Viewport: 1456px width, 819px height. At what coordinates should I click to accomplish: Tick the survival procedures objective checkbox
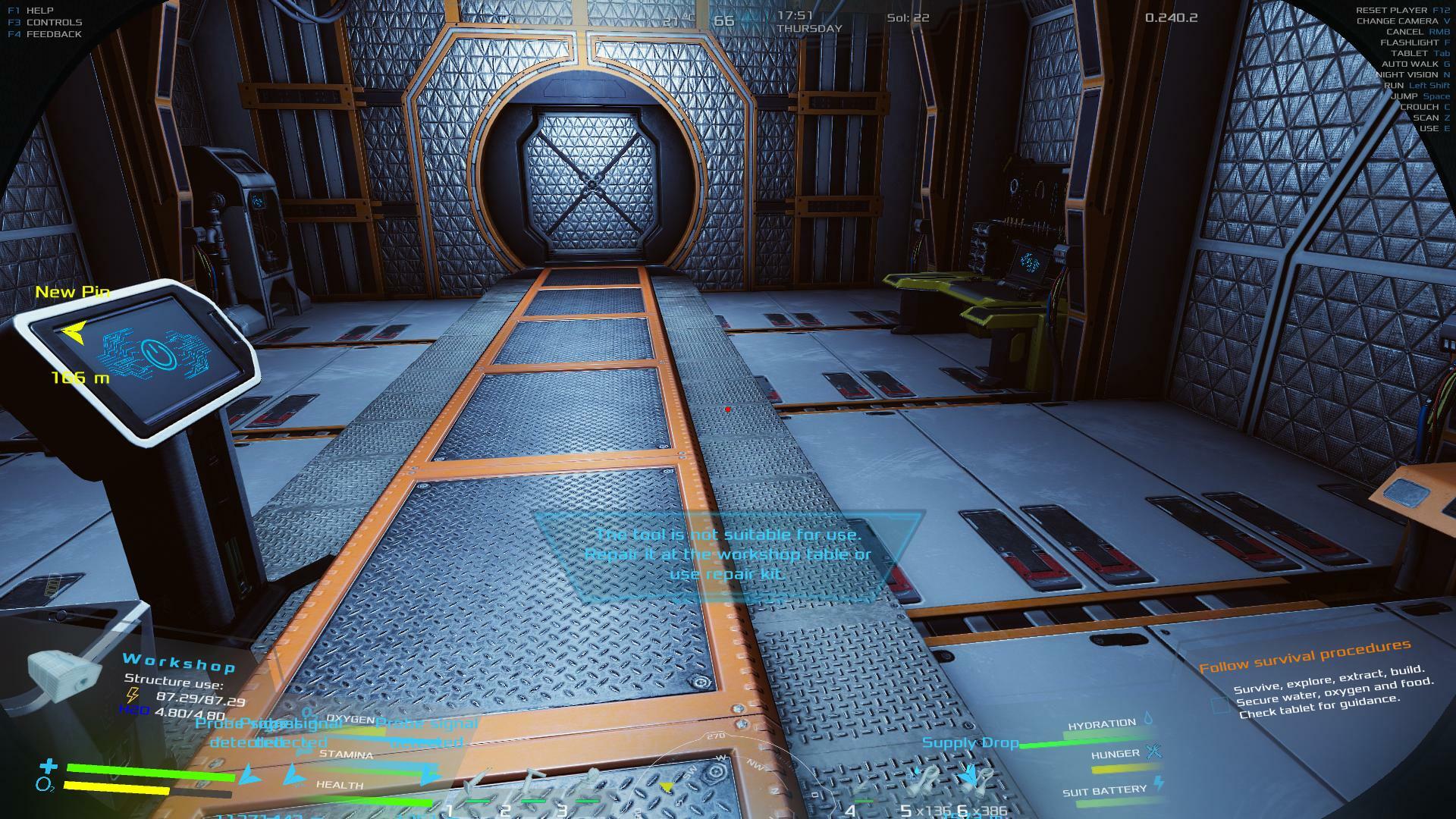[x=1220, y=705]
